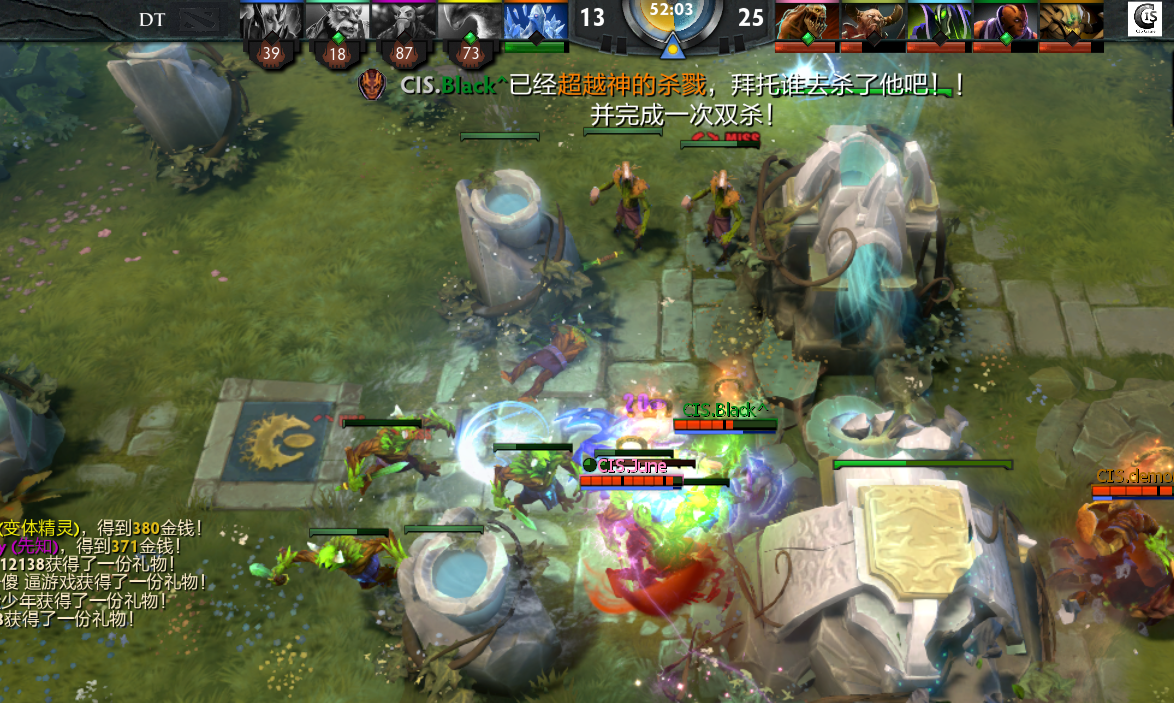The height and width of the screenshot is (703, 1174).
Task: Select the Rubick hero portrait
Action: 939,20
